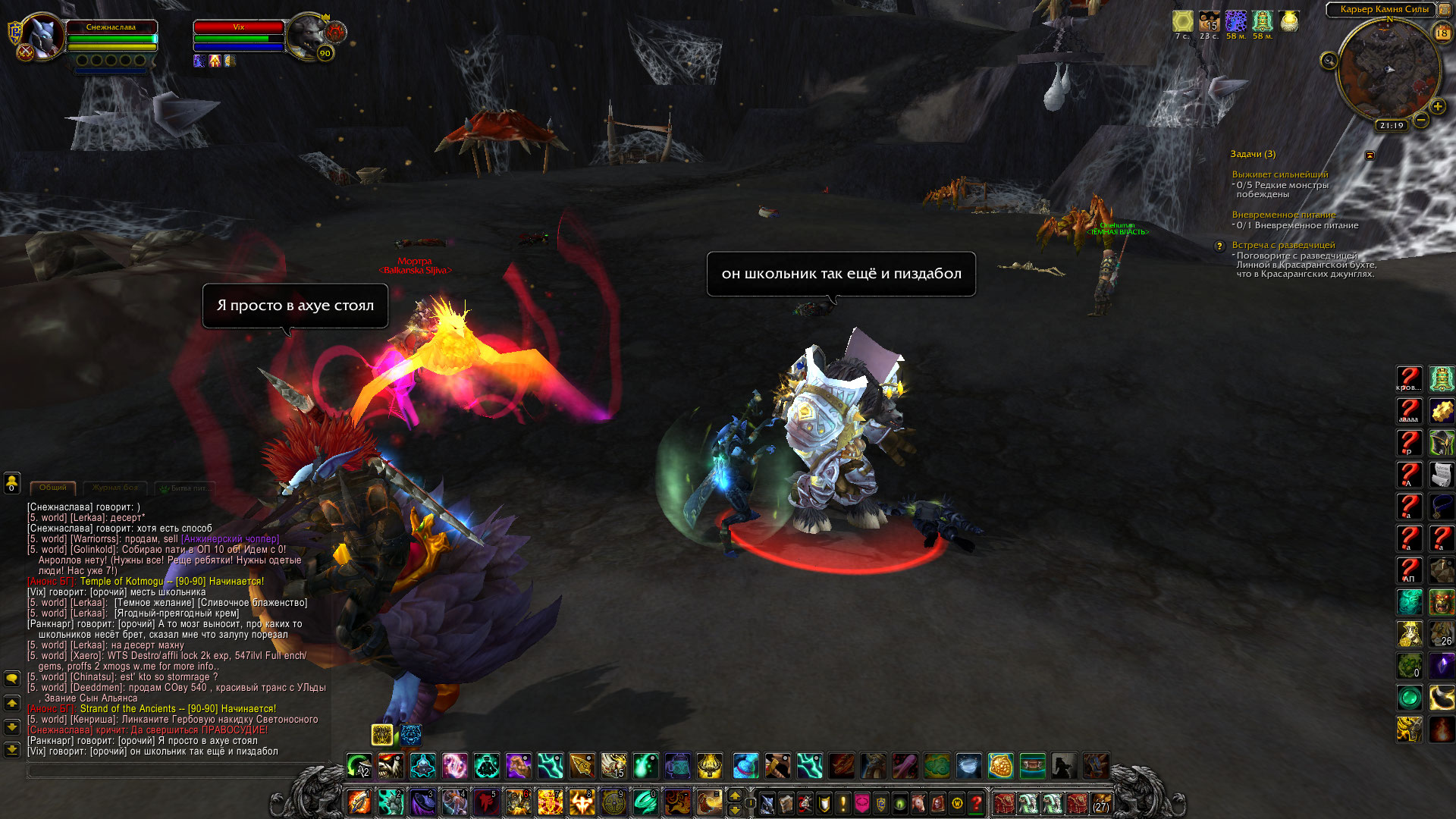The width and height of the screenshot is (1456, 819).
Task: Click the Анжинерский чоппер item link in chat
Action: click(230, 539)
